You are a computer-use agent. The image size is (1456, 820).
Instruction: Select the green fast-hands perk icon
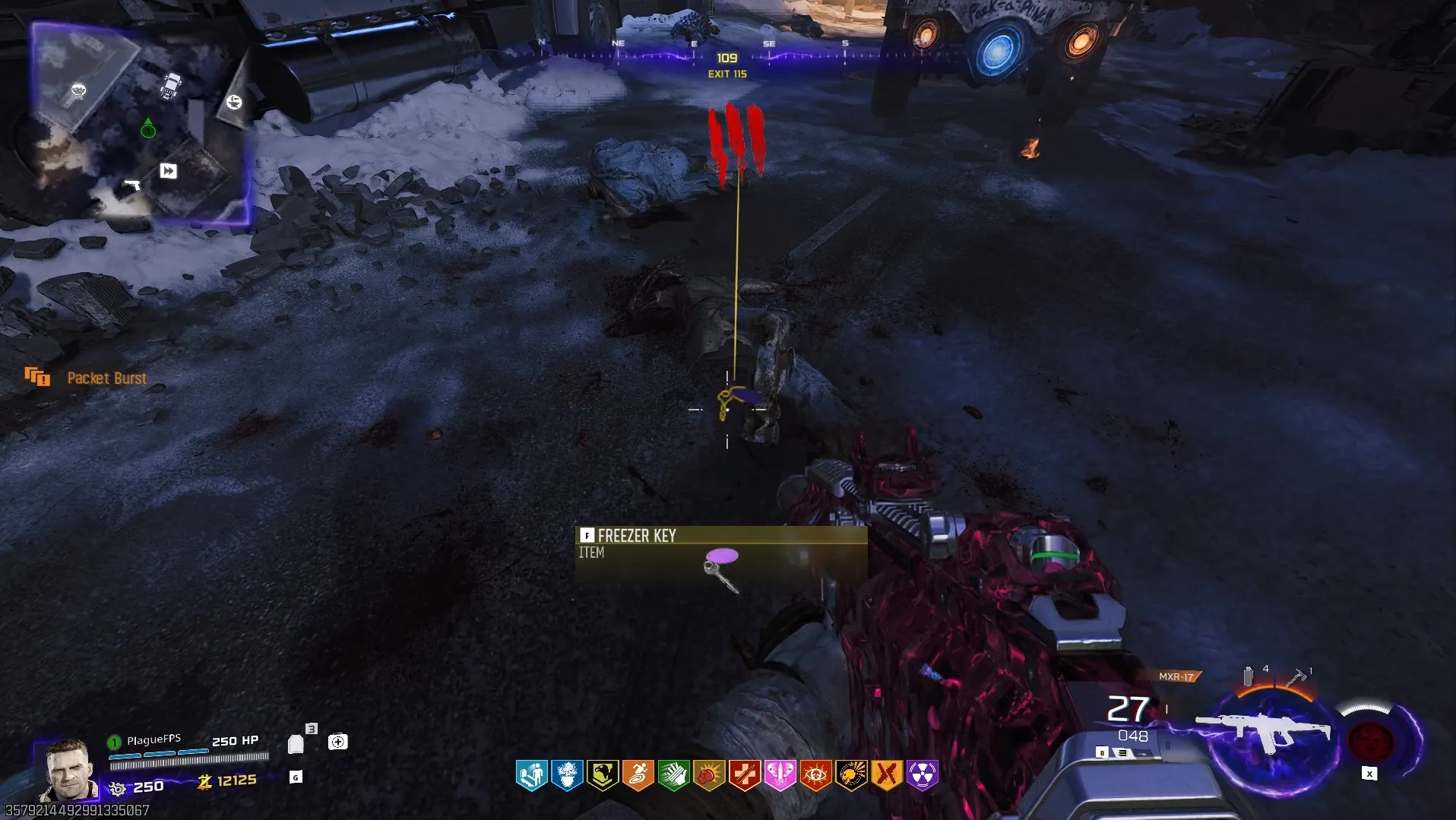[x=673, y=775]
